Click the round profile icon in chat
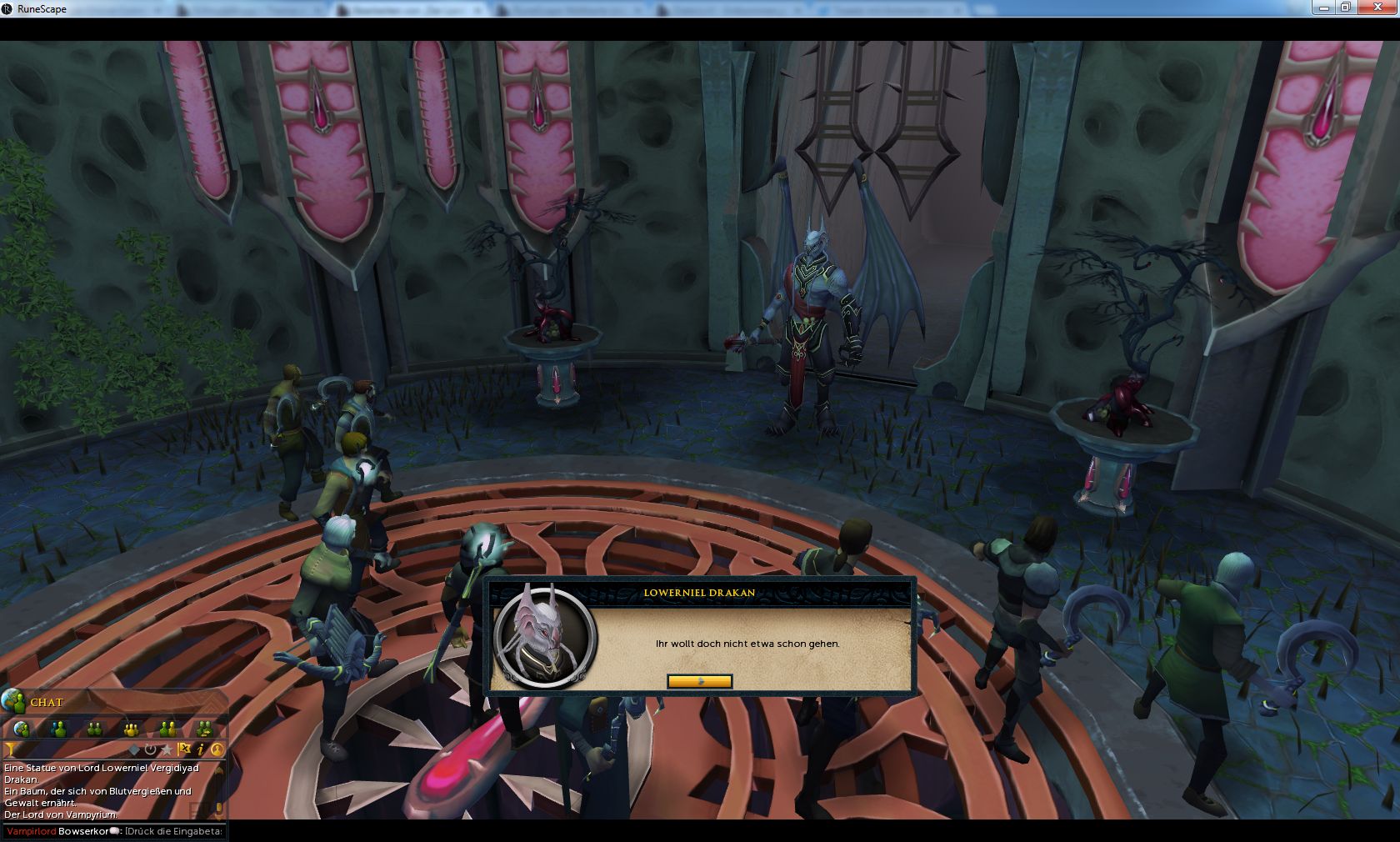 [217, 749]
